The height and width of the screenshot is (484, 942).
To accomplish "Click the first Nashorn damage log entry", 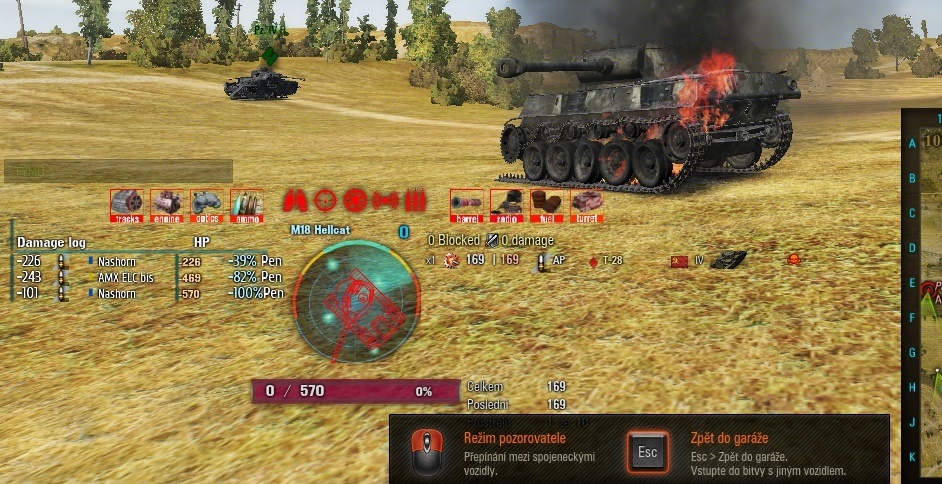I will [x=117, y=262].
